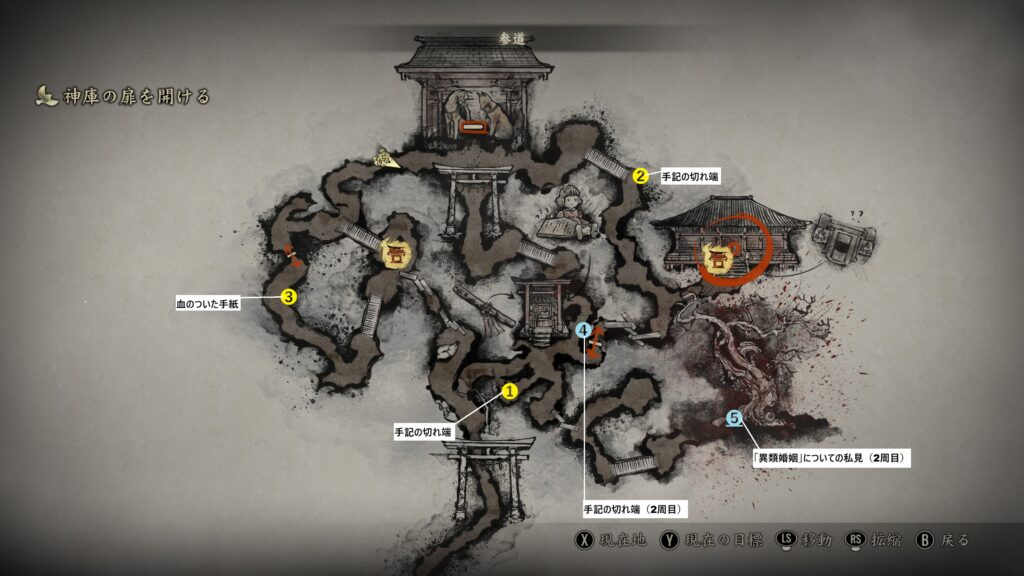Screen dimensions: 1024x576
Task: Select yellow map marker number 1
Action: 508,391
